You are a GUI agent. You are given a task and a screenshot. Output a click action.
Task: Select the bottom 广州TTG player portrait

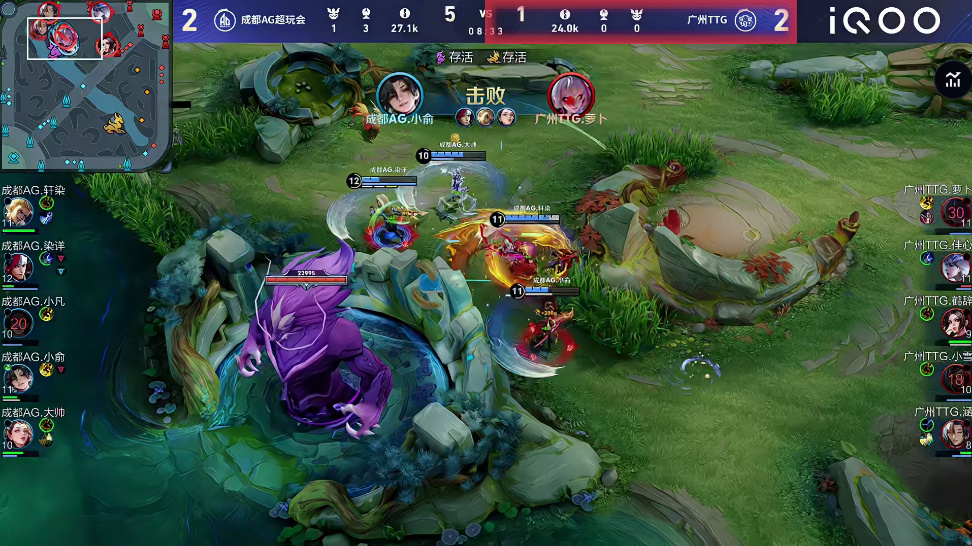pos(955,434)
